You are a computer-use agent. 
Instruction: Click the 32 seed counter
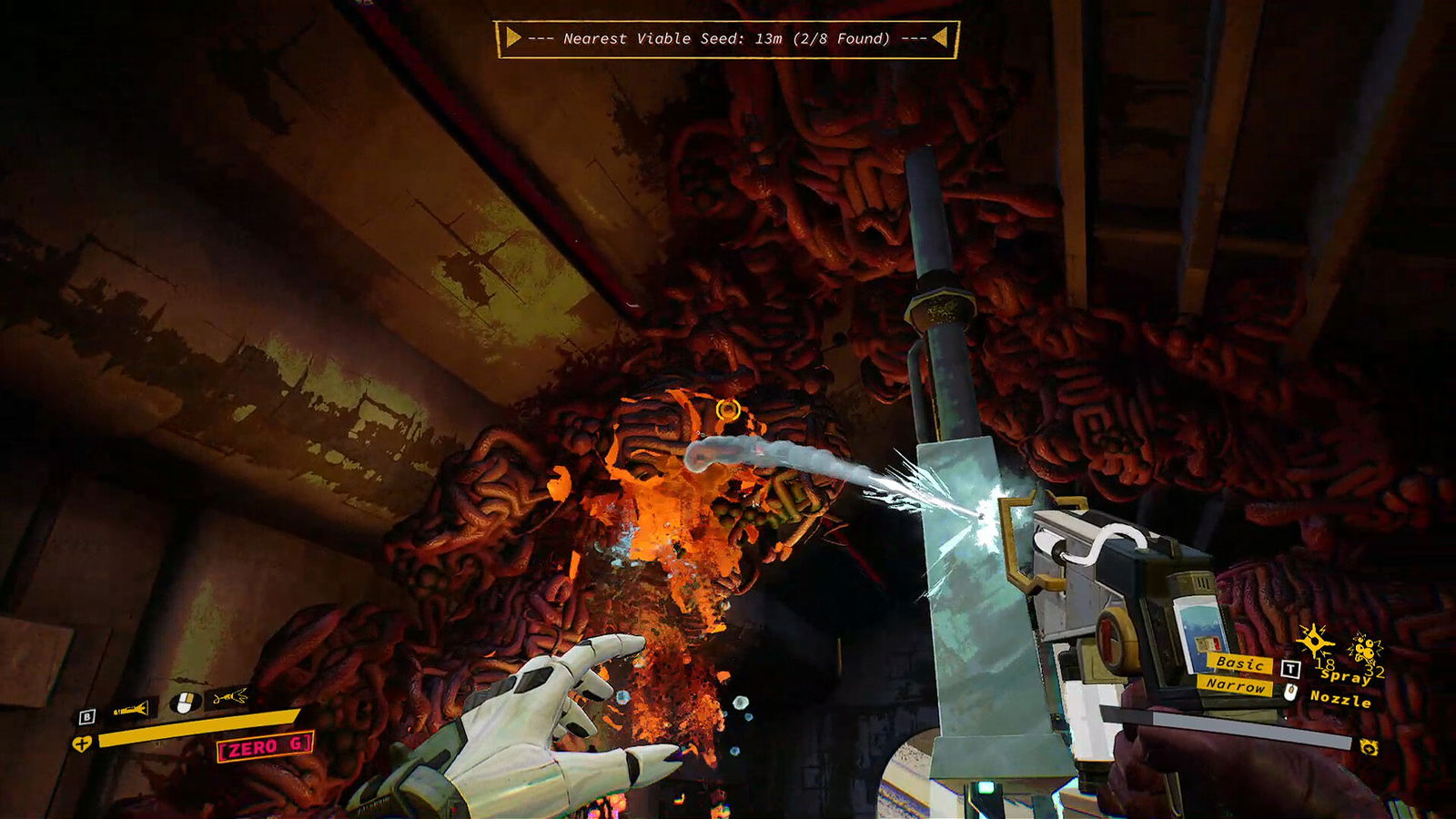(1375, 671)
